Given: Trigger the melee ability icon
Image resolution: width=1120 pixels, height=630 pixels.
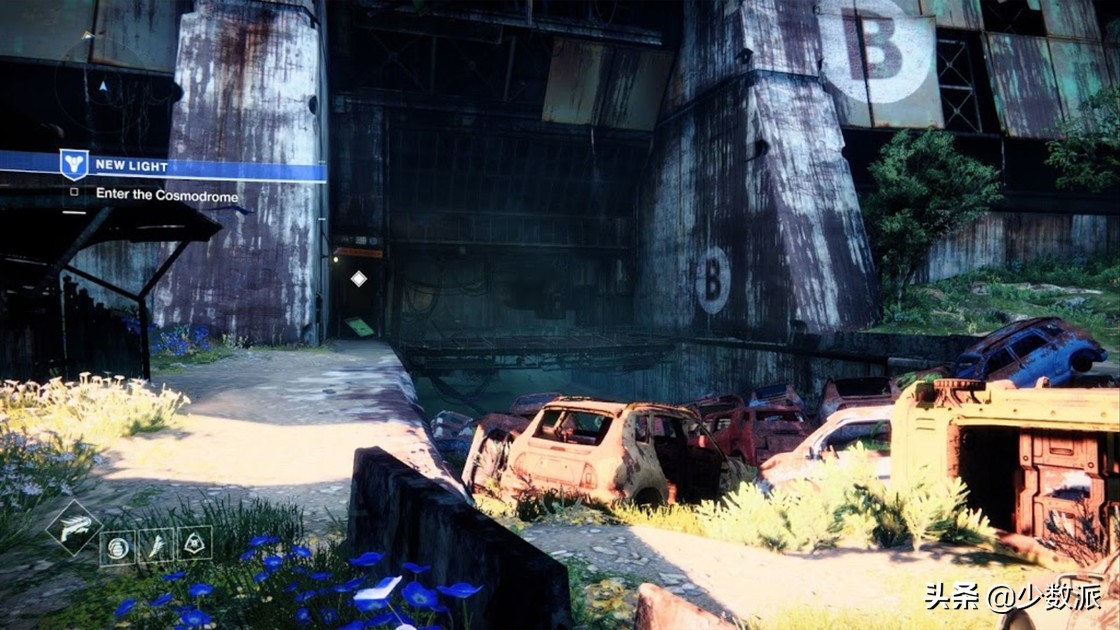Looking at the screenshot, I should [x=156, y=546].
